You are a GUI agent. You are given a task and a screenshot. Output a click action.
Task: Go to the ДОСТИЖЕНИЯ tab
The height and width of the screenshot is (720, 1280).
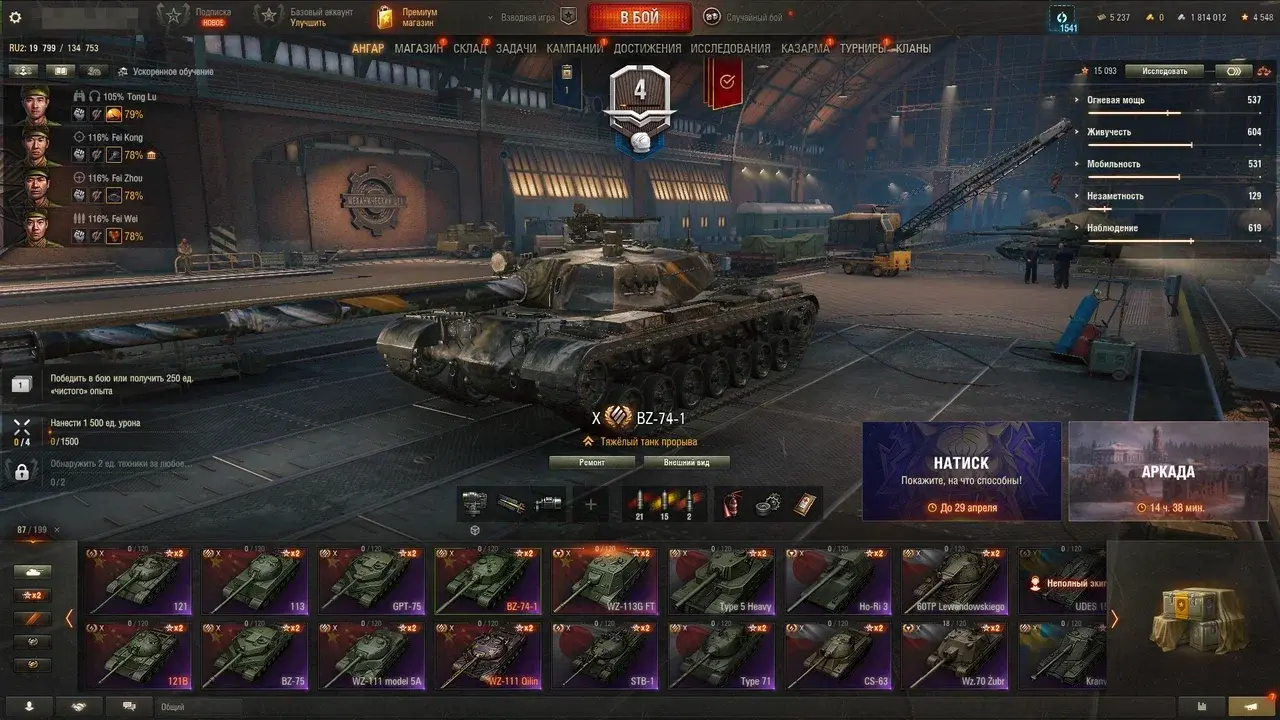tap(647, 48)
